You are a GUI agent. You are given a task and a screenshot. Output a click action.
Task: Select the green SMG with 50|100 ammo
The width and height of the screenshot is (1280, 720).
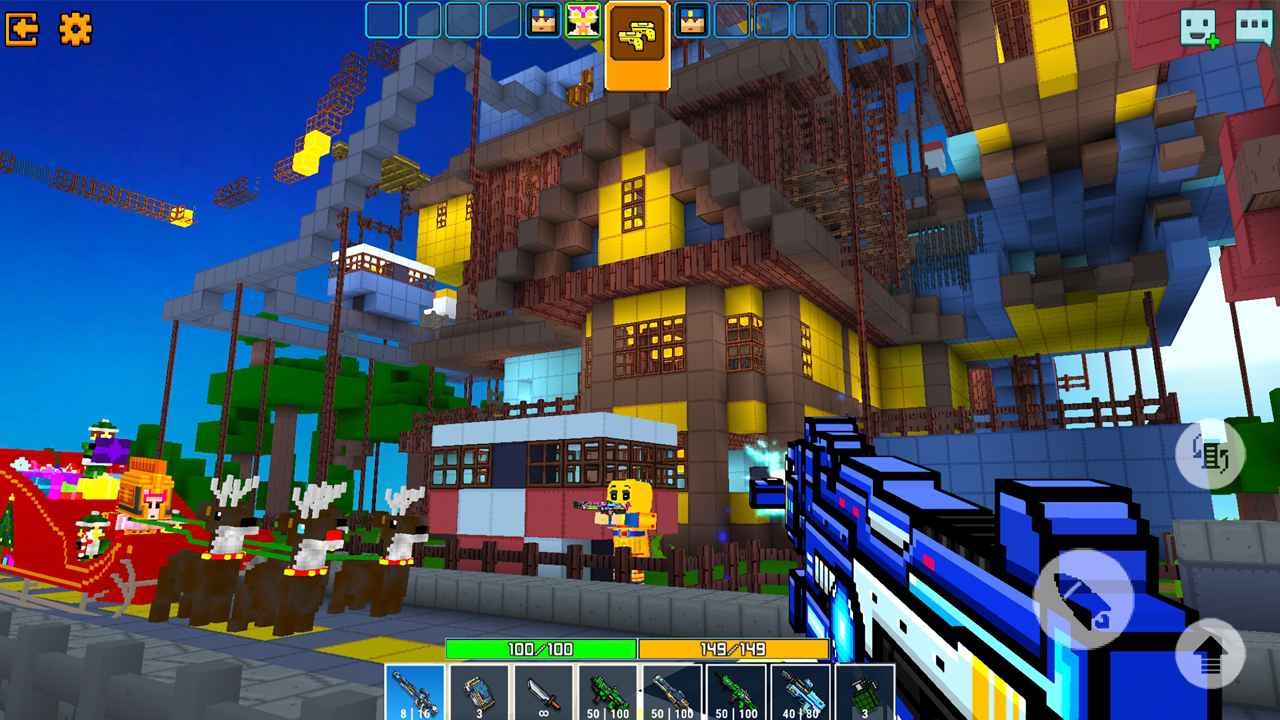coord(608,693)
